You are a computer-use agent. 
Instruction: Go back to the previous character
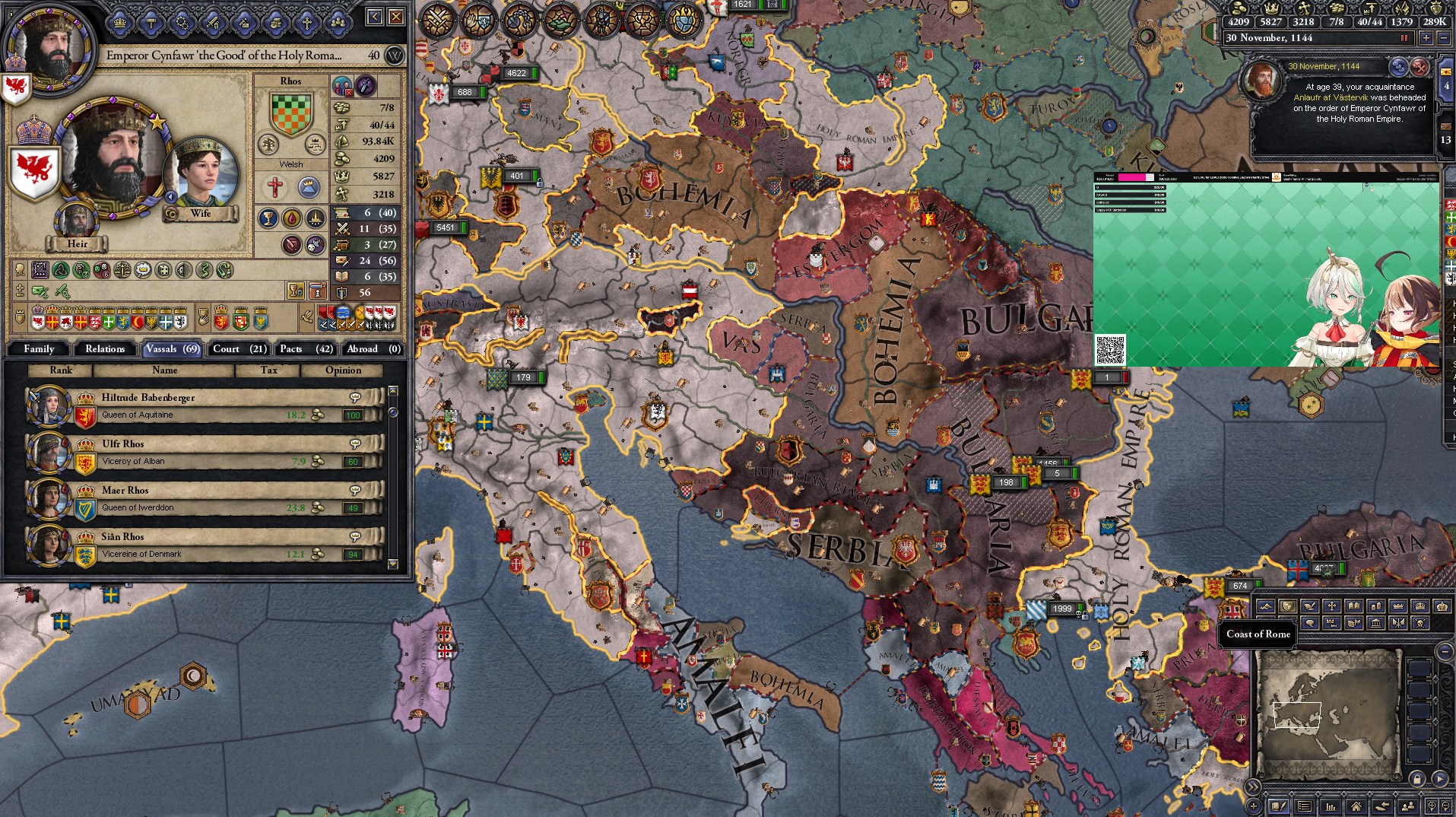(x=375, y=17)
